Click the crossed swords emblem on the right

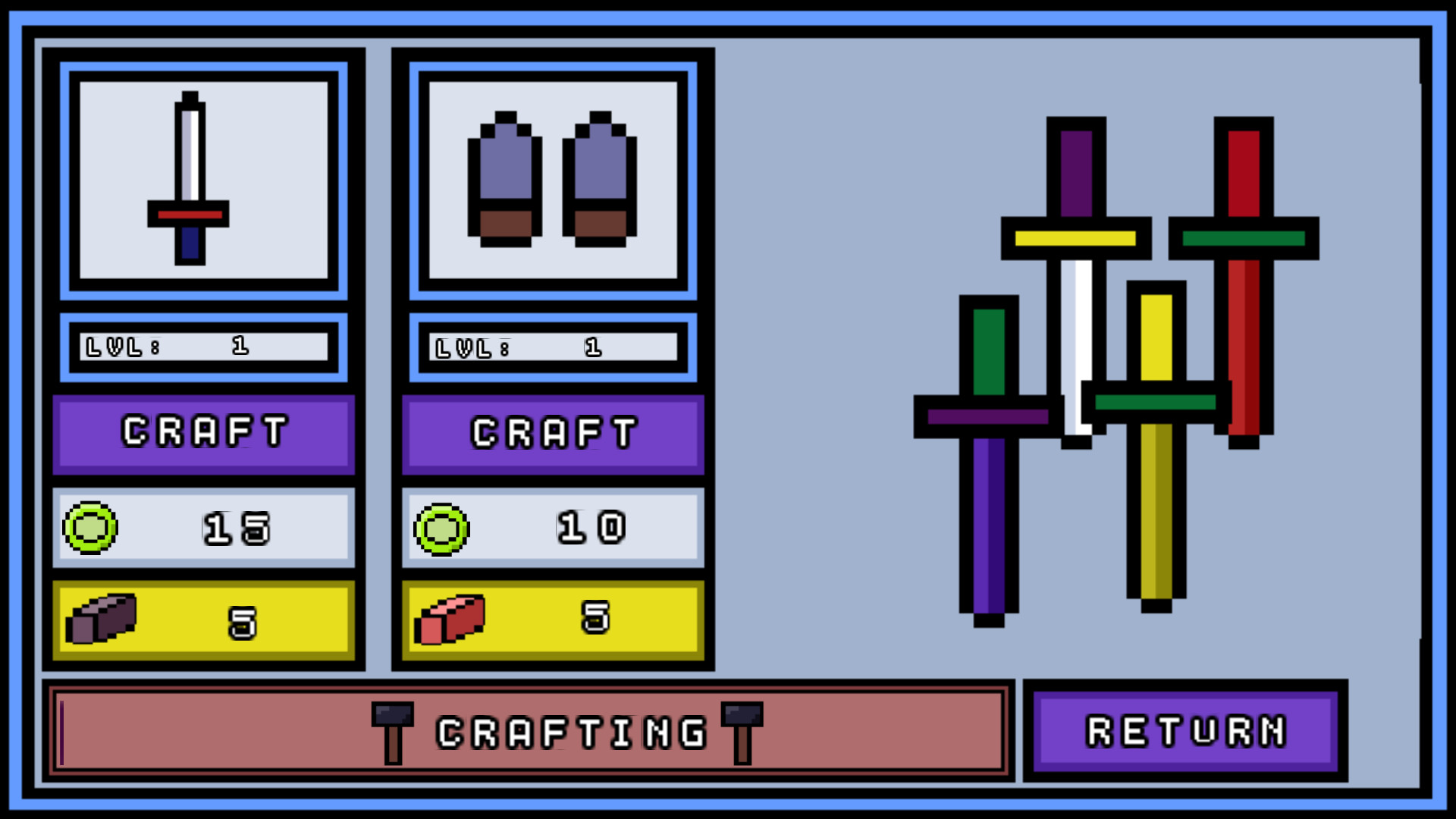click(1115, 372)
